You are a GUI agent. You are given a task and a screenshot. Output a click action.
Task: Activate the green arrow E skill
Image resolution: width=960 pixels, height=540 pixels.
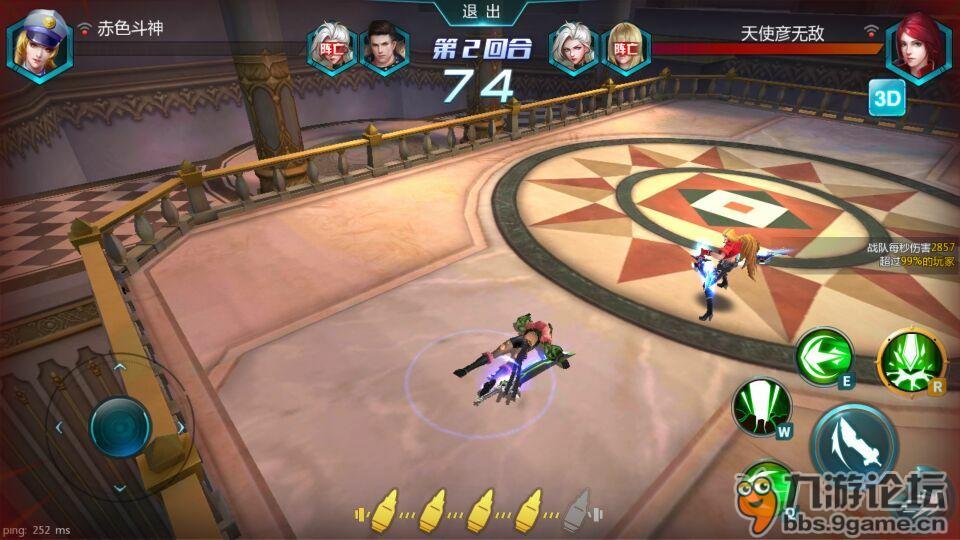pyautogui.click(x=824, y=357)
